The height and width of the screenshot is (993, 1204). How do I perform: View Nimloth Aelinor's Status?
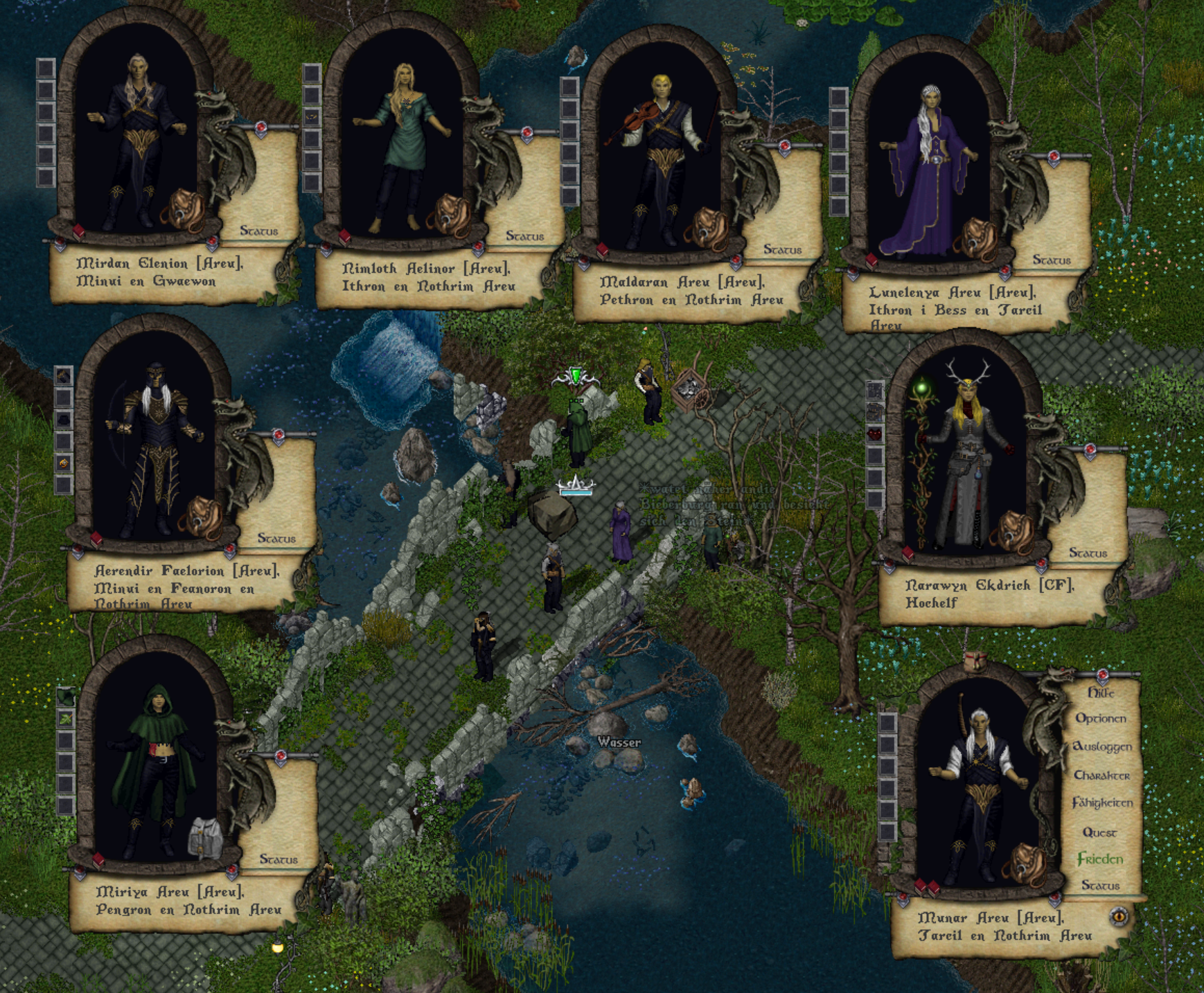pos(524,236)
